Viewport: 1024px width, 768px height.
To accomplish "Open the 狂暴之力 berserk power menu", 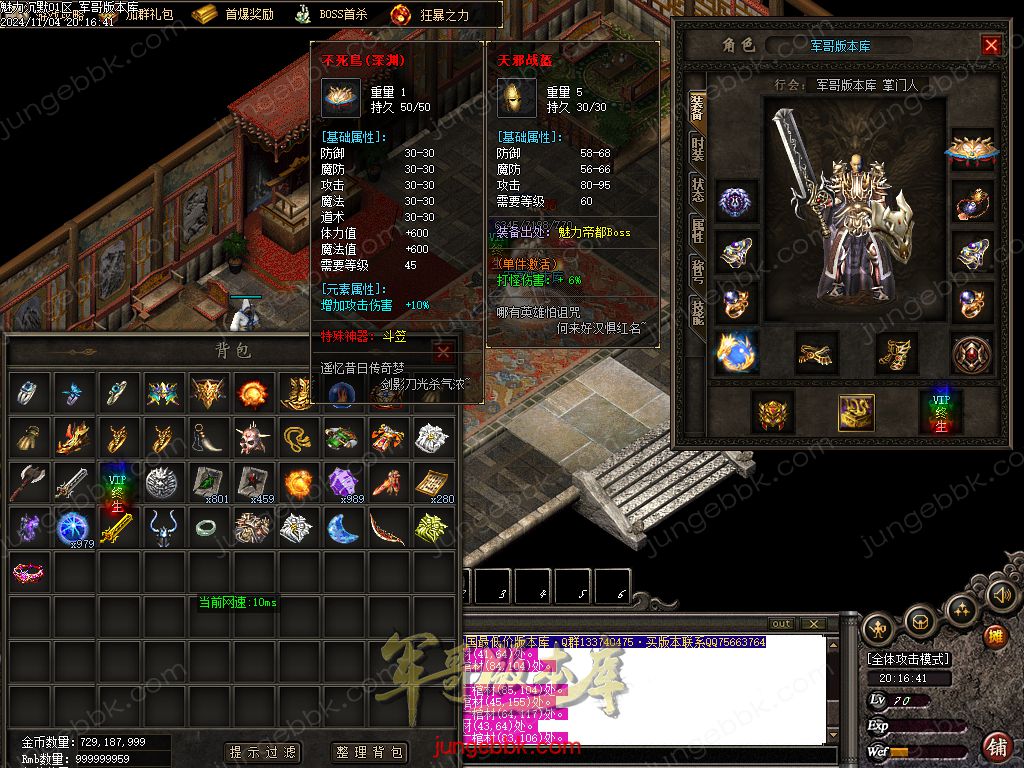I will pyautogui.click(x=430, y=14).
